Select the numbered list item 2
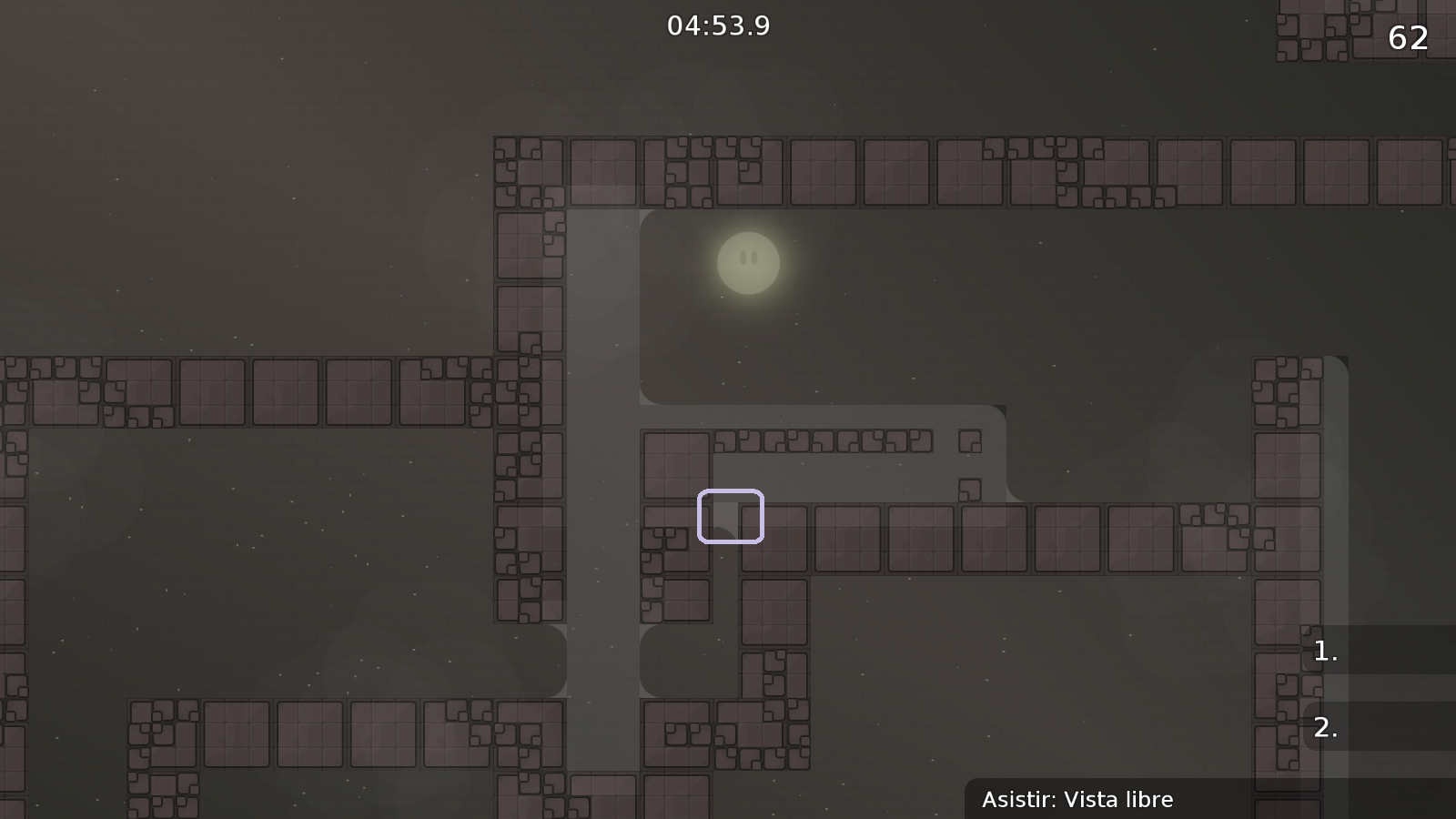The image size is (1456, 819). [1325, 728]
